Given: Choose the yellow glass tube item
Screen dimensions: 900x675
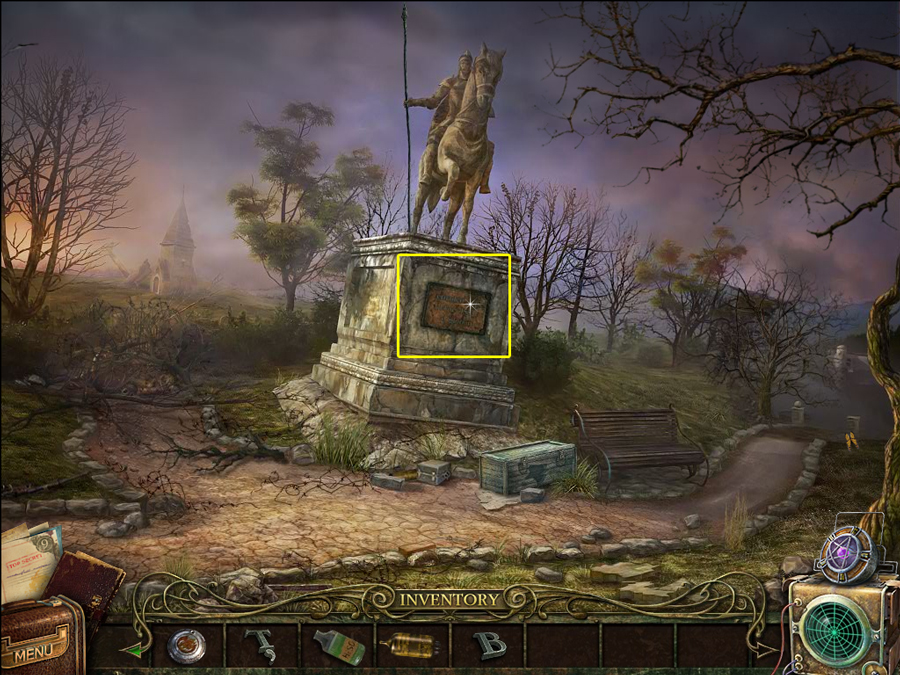Looking at the screenshot, I should [412, 646].
